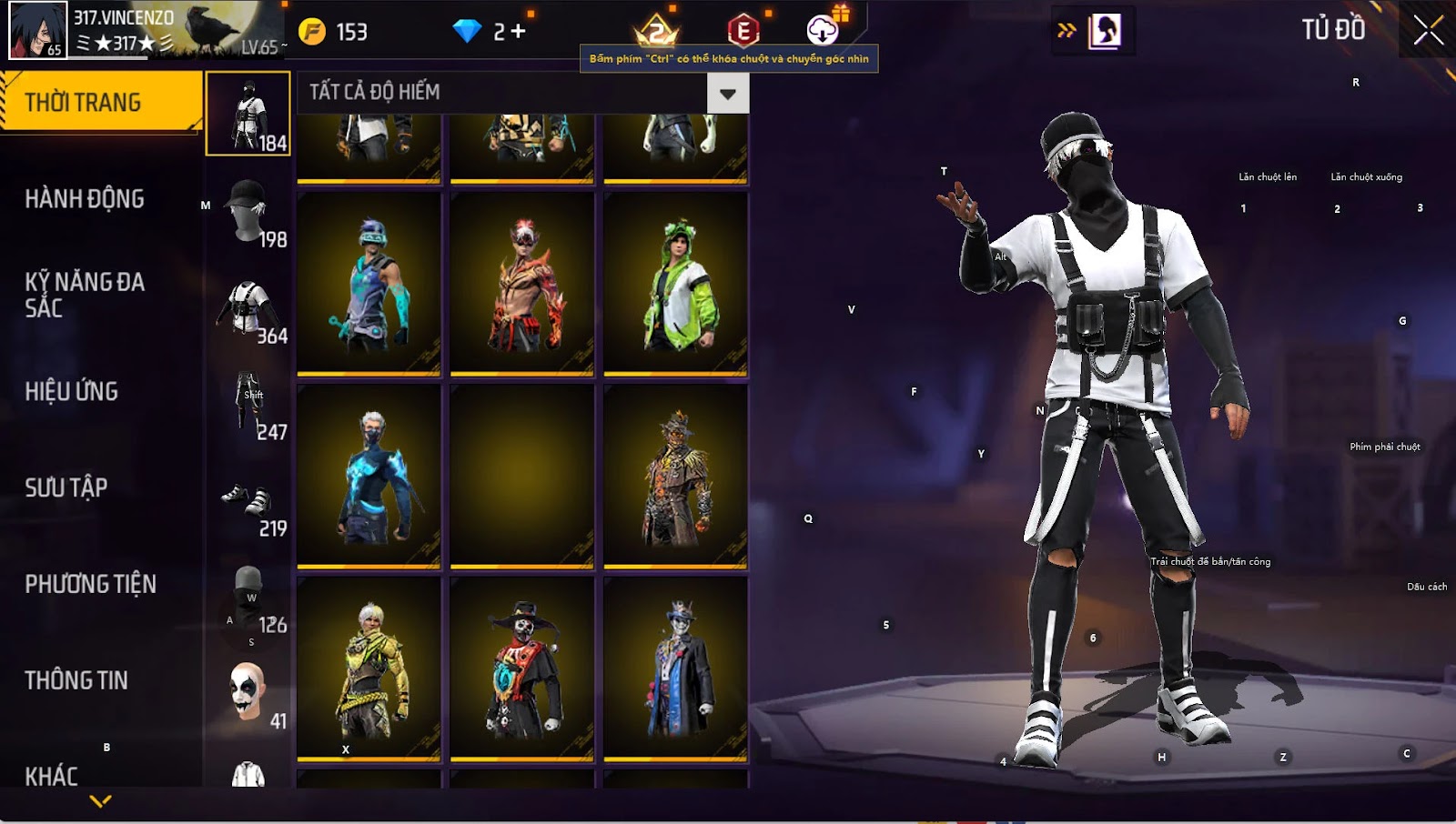This screenshot has width=1456, height=824.
Task: Open the KỸ NĂNG ĐA SẮC section
Action: 85,295
